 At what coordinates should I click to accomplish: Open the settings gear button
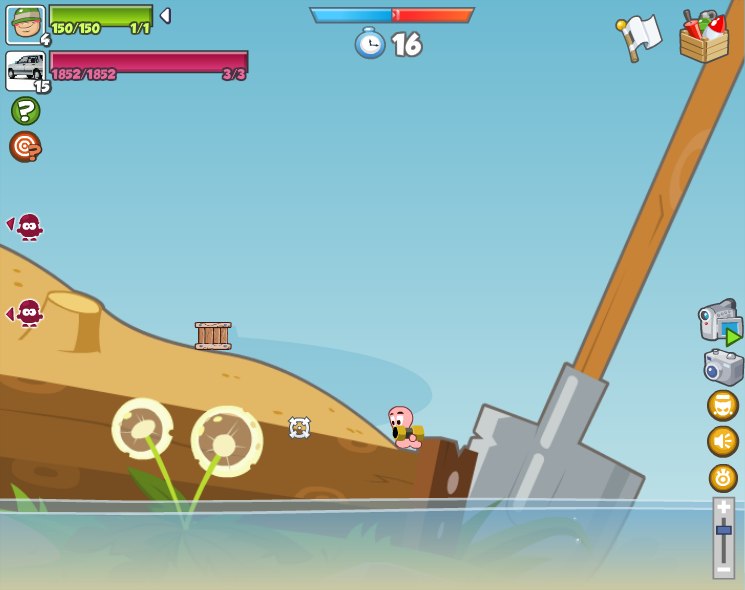click(x=723, y=477)
